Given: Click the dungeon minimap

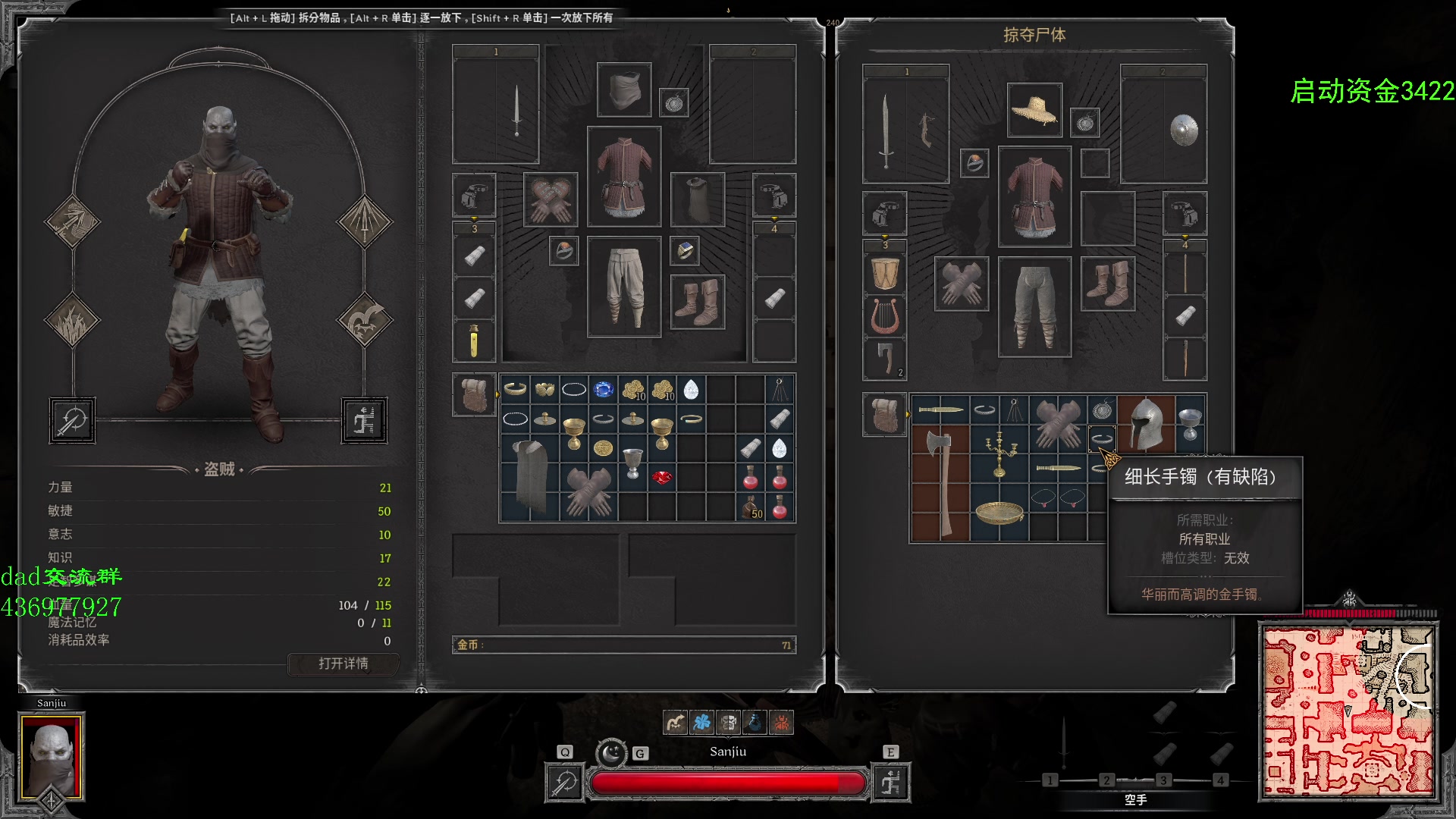Looking at the screenshot, I should 1348,712.
